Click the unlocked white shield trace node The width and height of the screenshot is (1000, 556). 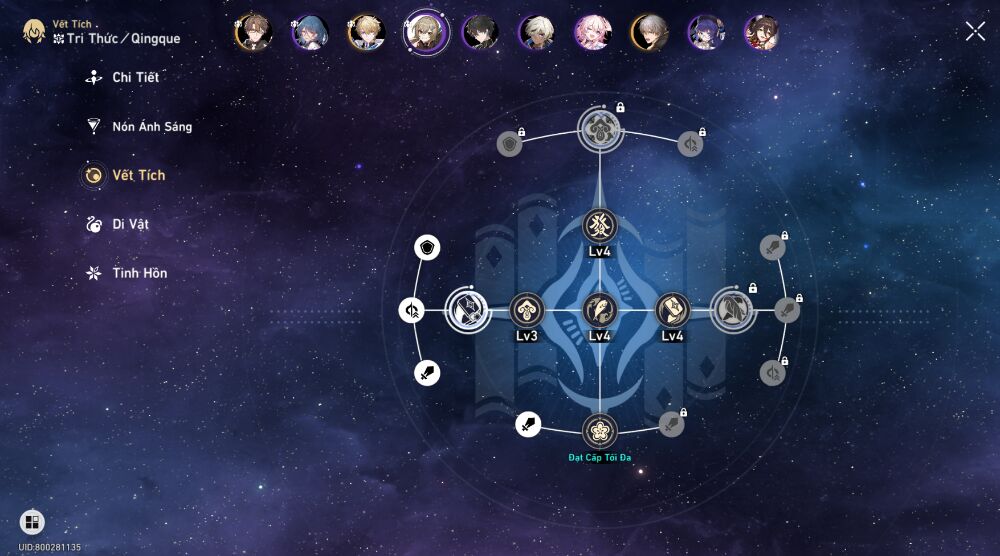click(x=427, y=248)
